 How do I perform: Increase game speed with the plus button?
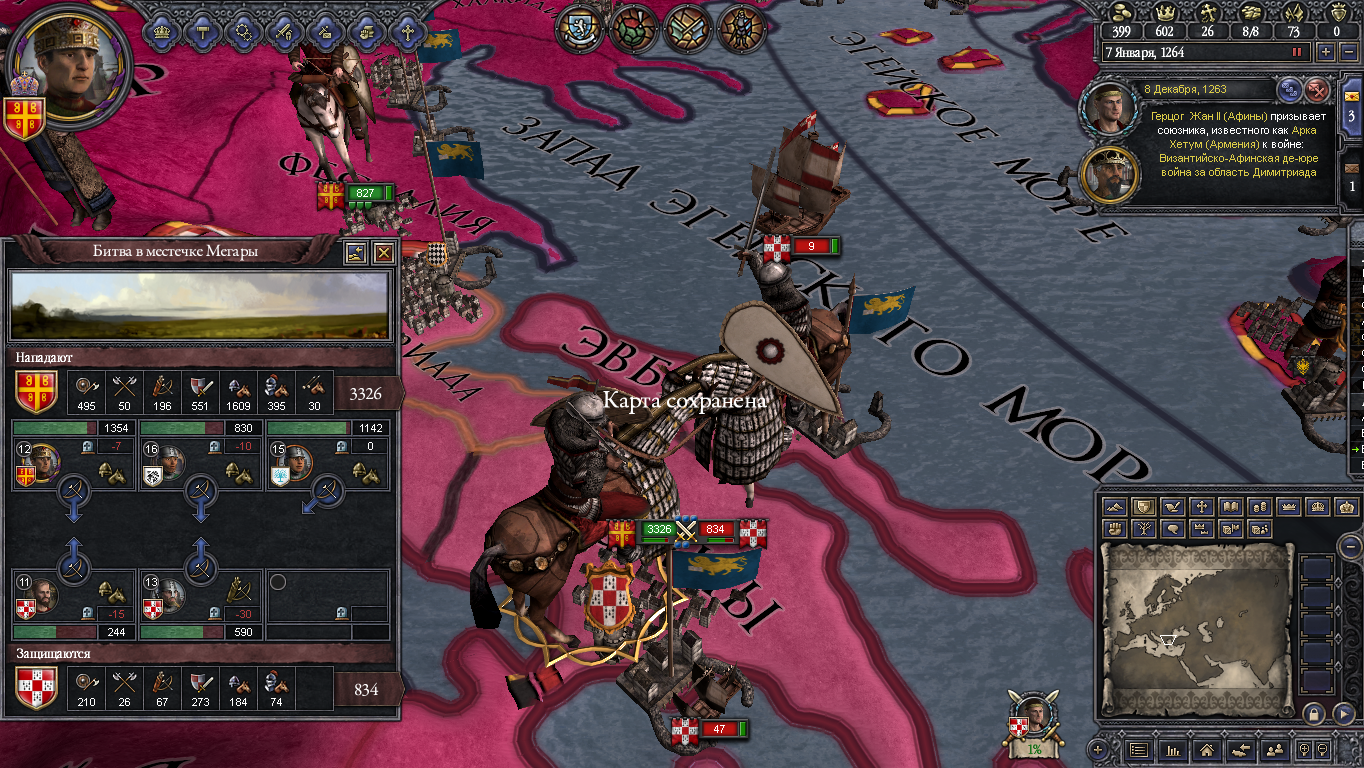tap(1326, 52)
